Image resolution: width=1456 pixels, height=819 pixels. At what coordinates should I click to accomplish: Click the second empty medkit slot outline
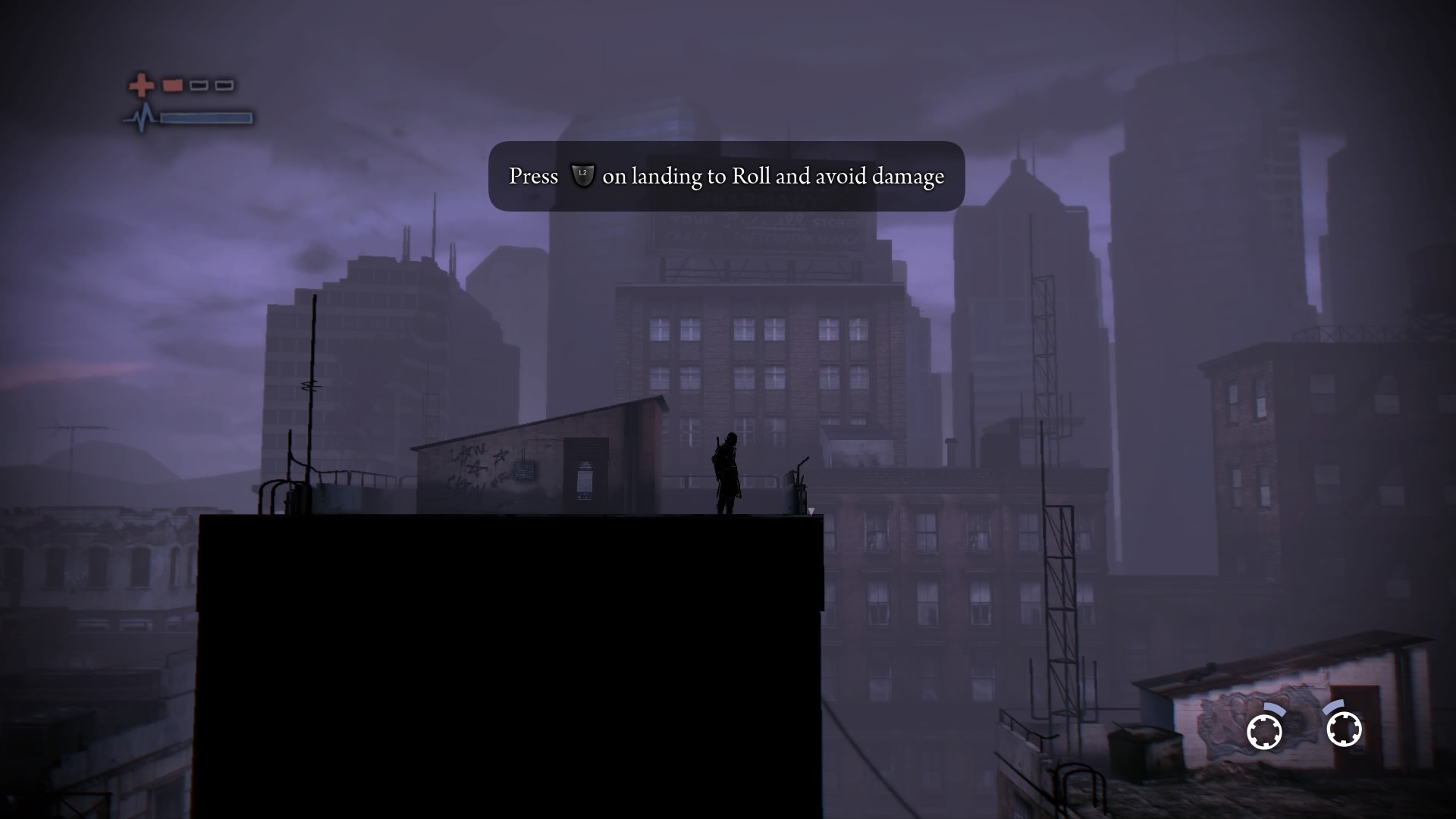tap(223, 85)
